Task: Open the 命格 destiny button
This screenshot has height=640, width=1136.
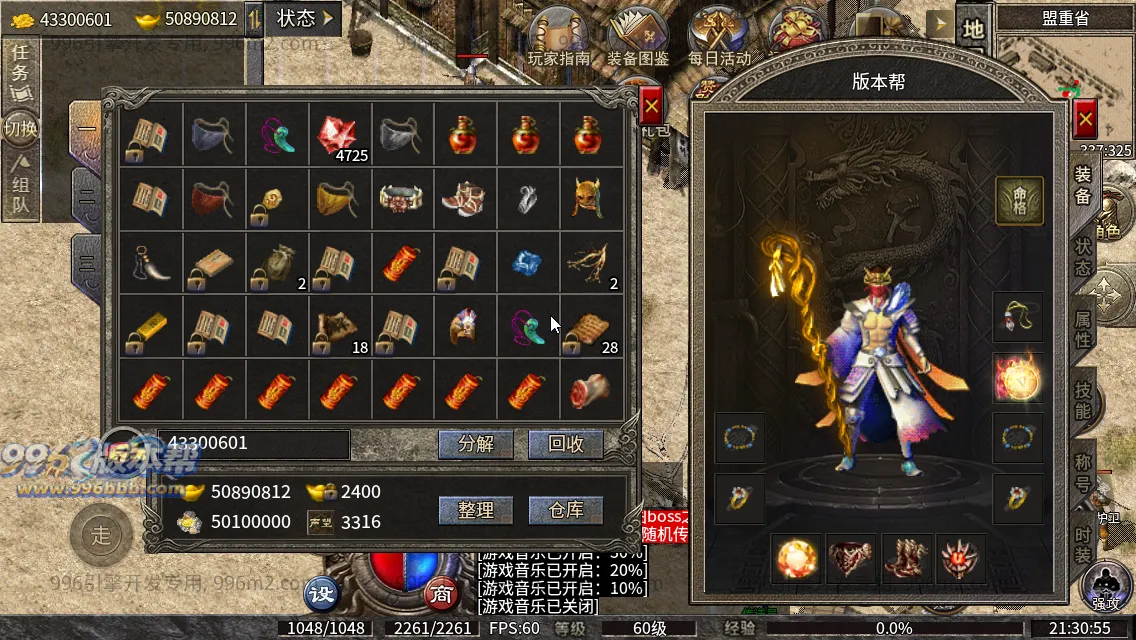Action: coord(1019,200)
